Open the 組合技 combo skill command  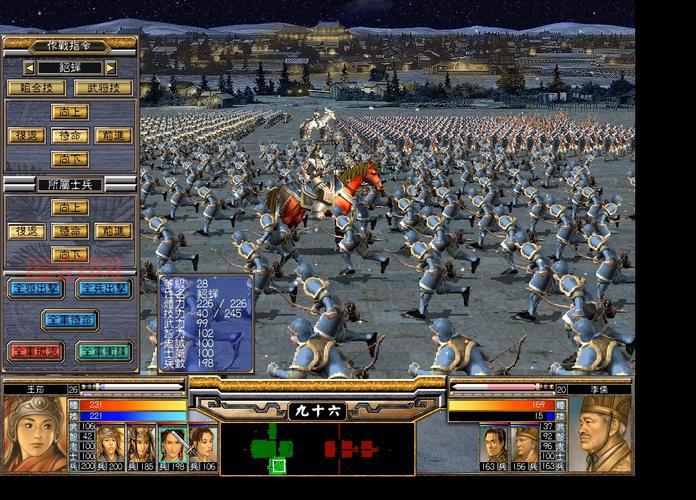click(x=36, y=88)
